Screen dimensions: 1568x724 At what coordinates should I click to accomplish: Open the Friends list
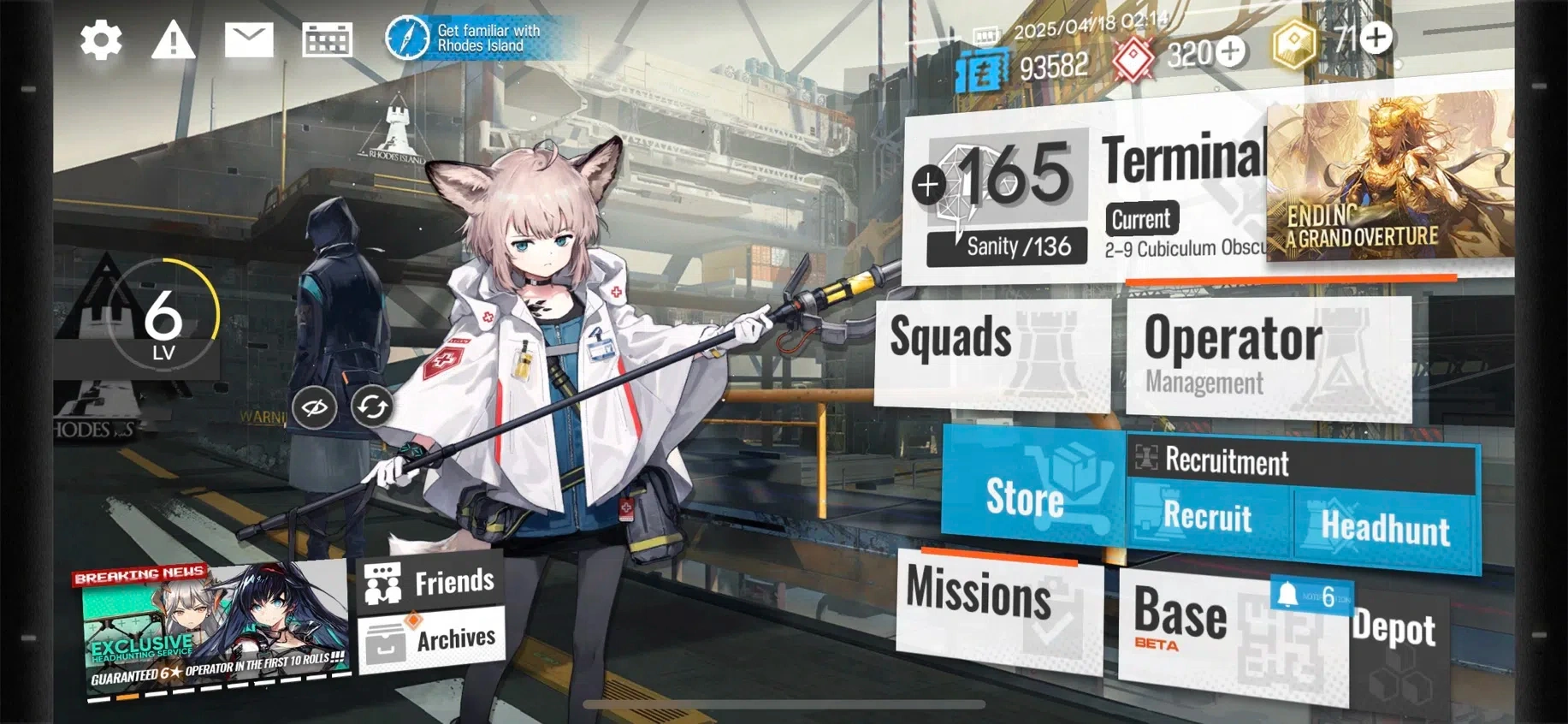430,582
